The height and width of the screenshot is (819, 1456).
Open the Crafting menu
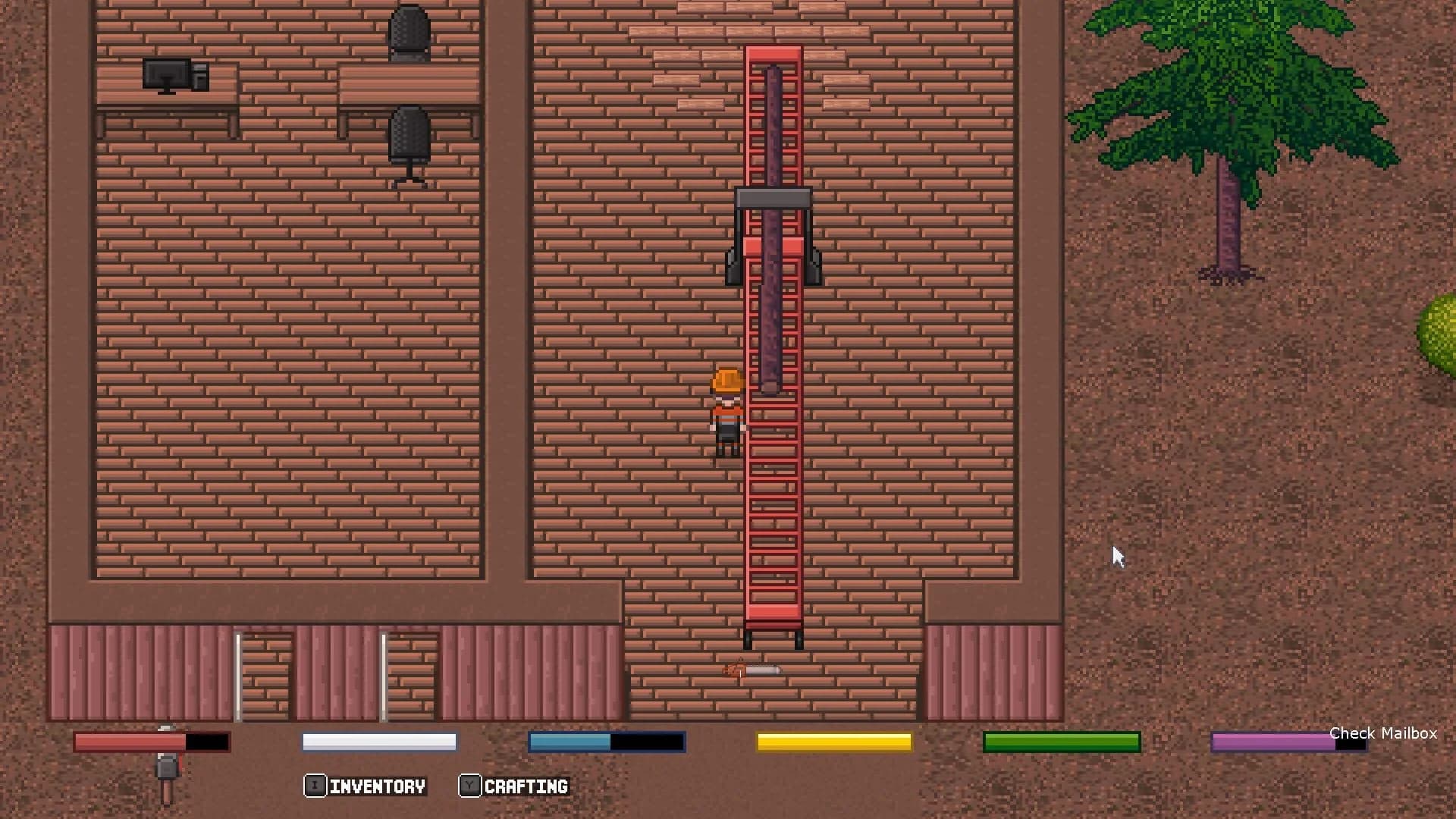tap(526, 786)
